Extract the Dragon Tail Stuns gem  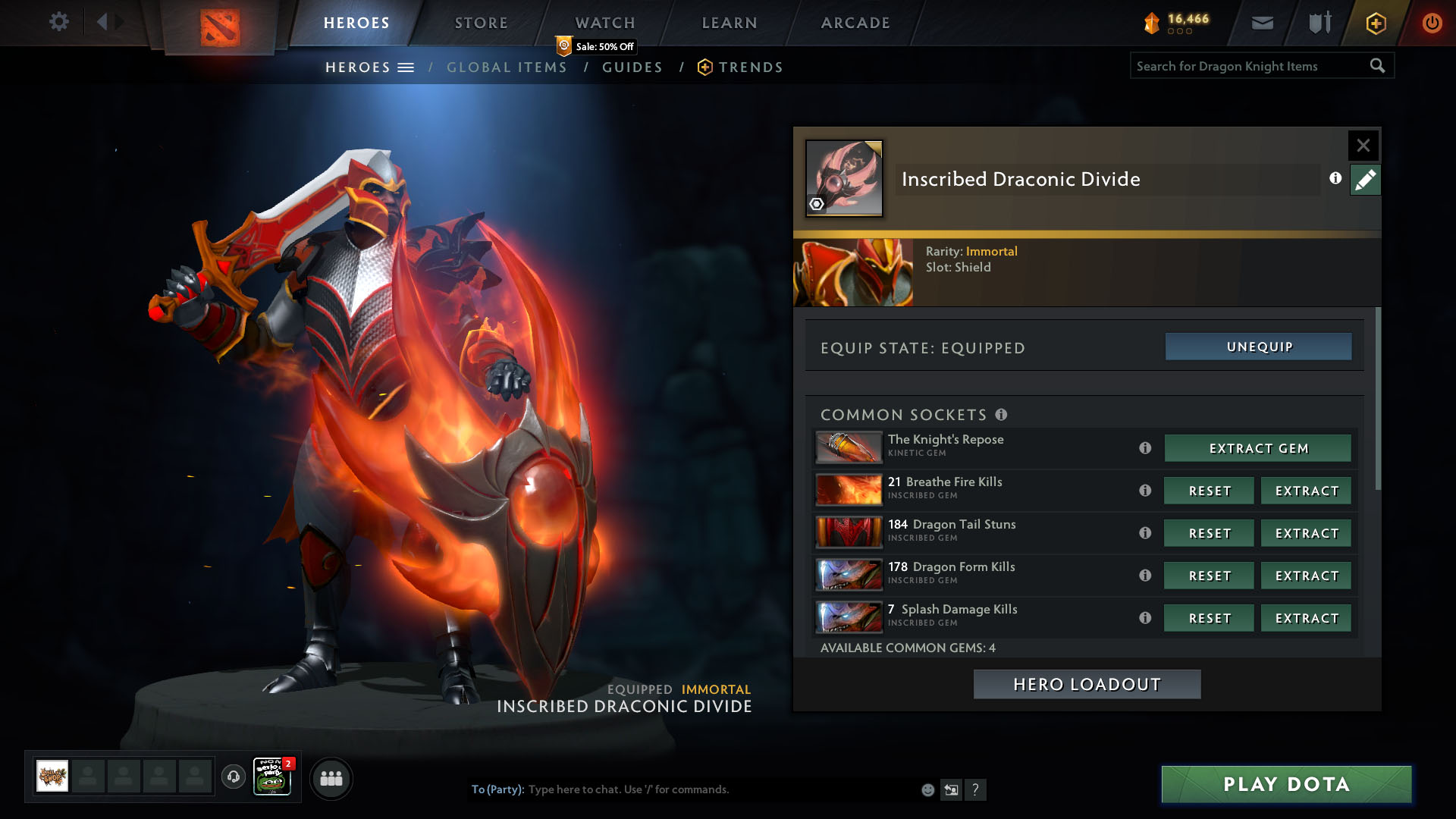[1307, 533]
